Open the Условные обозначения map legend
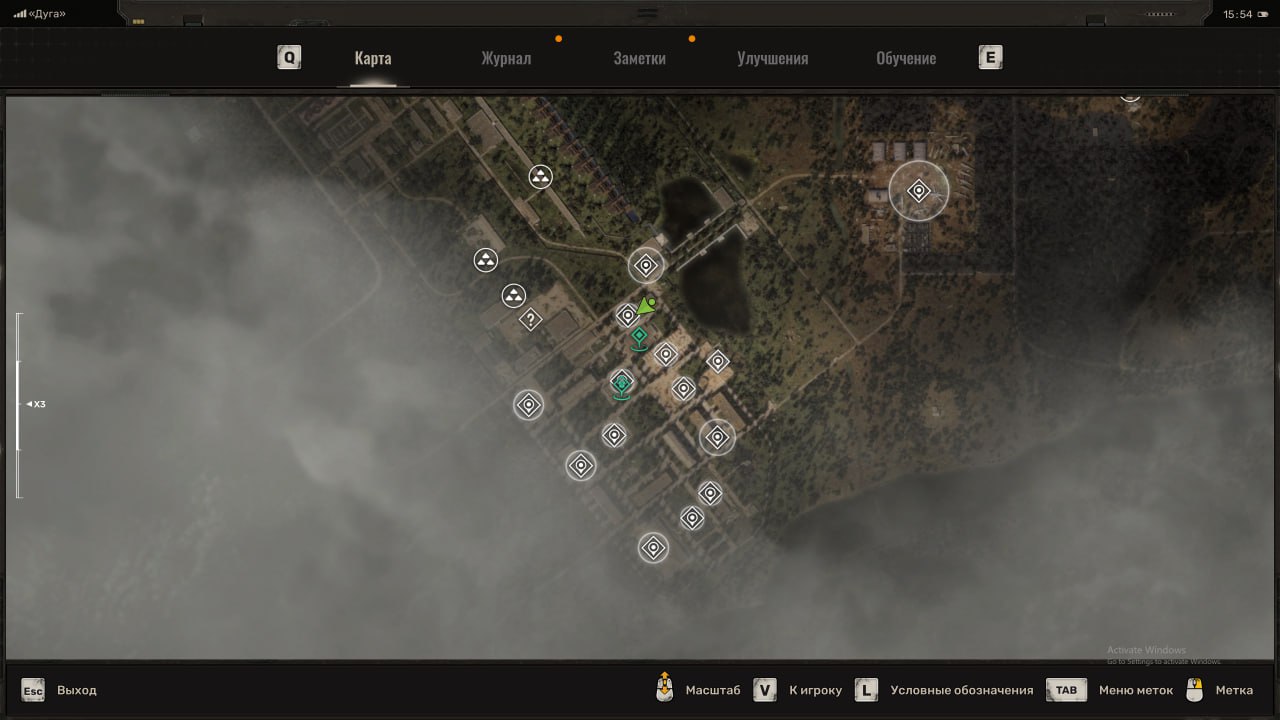Screen dimensions: 1280x720 [x=961, y=690]
